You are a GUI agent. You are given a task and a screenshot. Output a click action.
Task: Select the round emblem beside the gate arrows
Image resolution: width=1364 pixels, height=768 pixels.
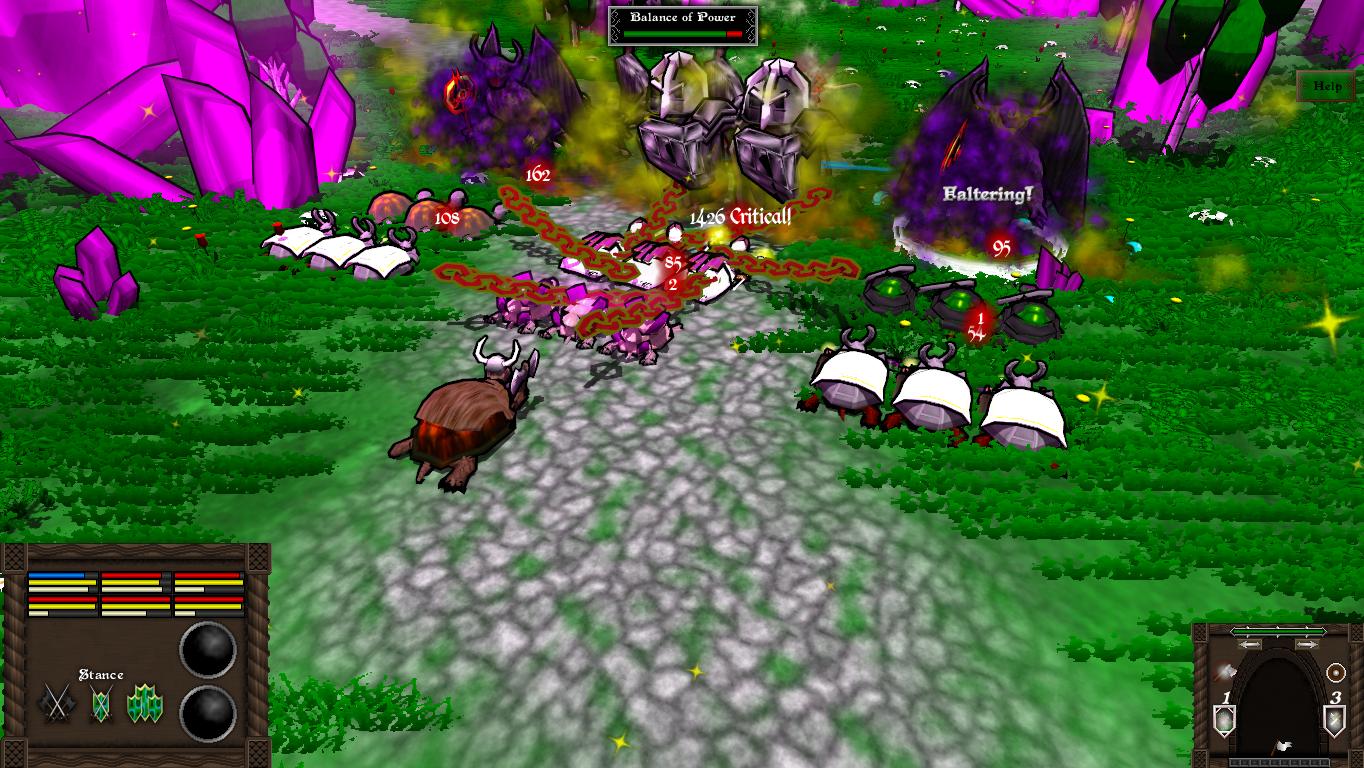[x=1335, y=671]
